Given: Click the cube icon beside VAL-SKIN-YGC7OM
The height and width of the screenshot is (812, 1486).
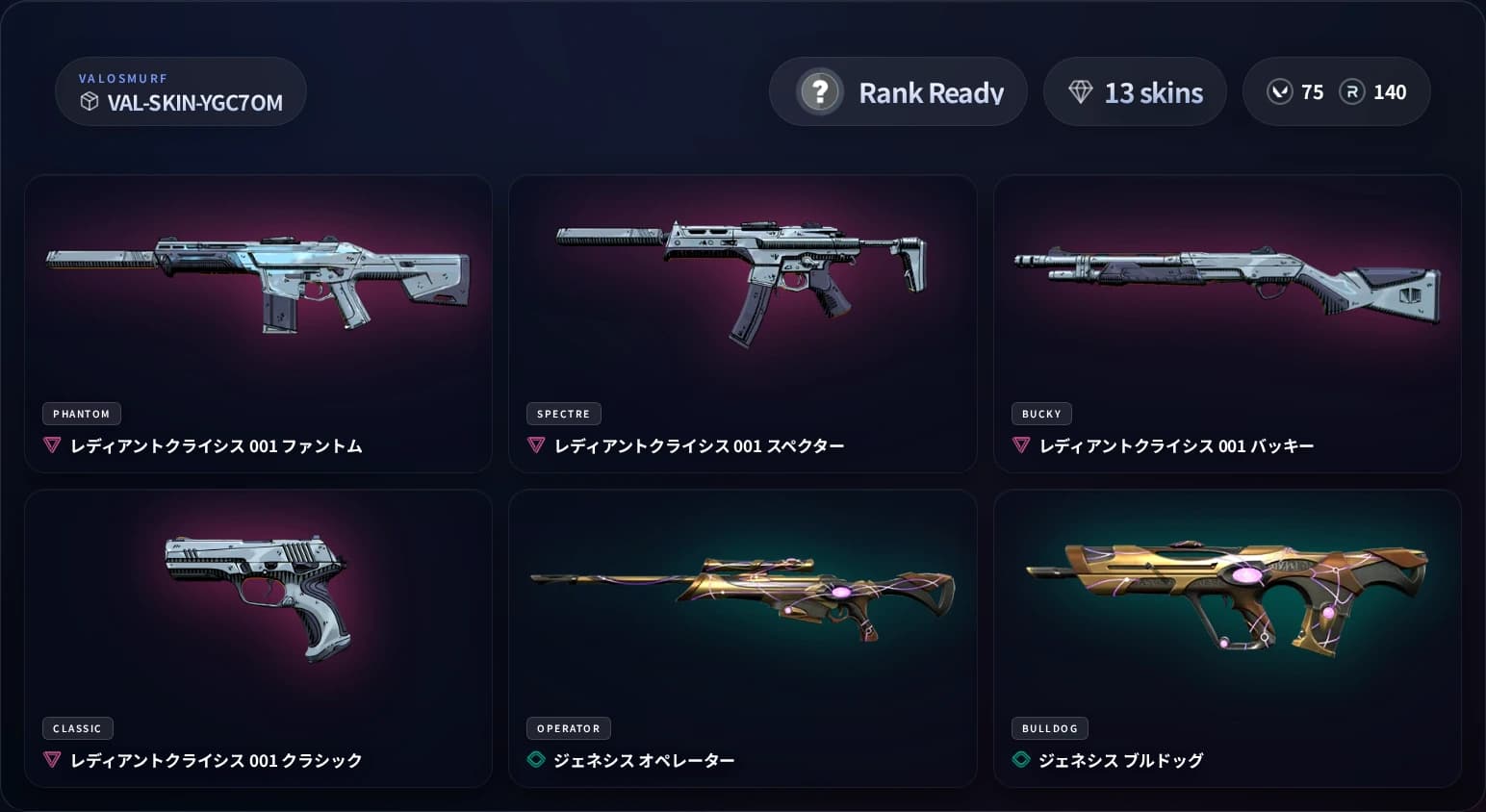Looking at the screenshot, I should 90,103.
